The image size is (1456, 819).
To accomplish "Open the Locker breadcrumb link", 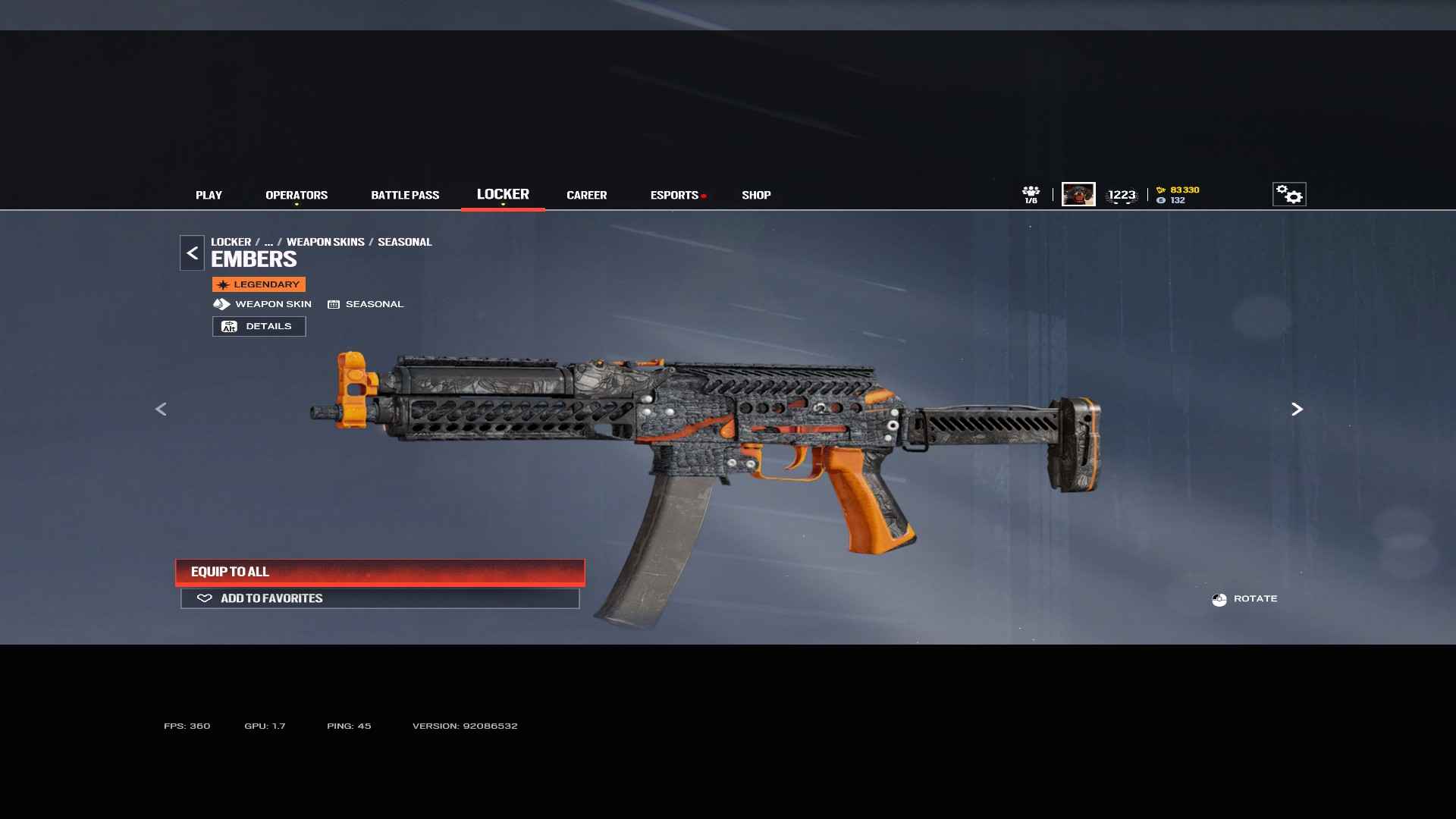I will pyautogui.click(x=231, y=242).
